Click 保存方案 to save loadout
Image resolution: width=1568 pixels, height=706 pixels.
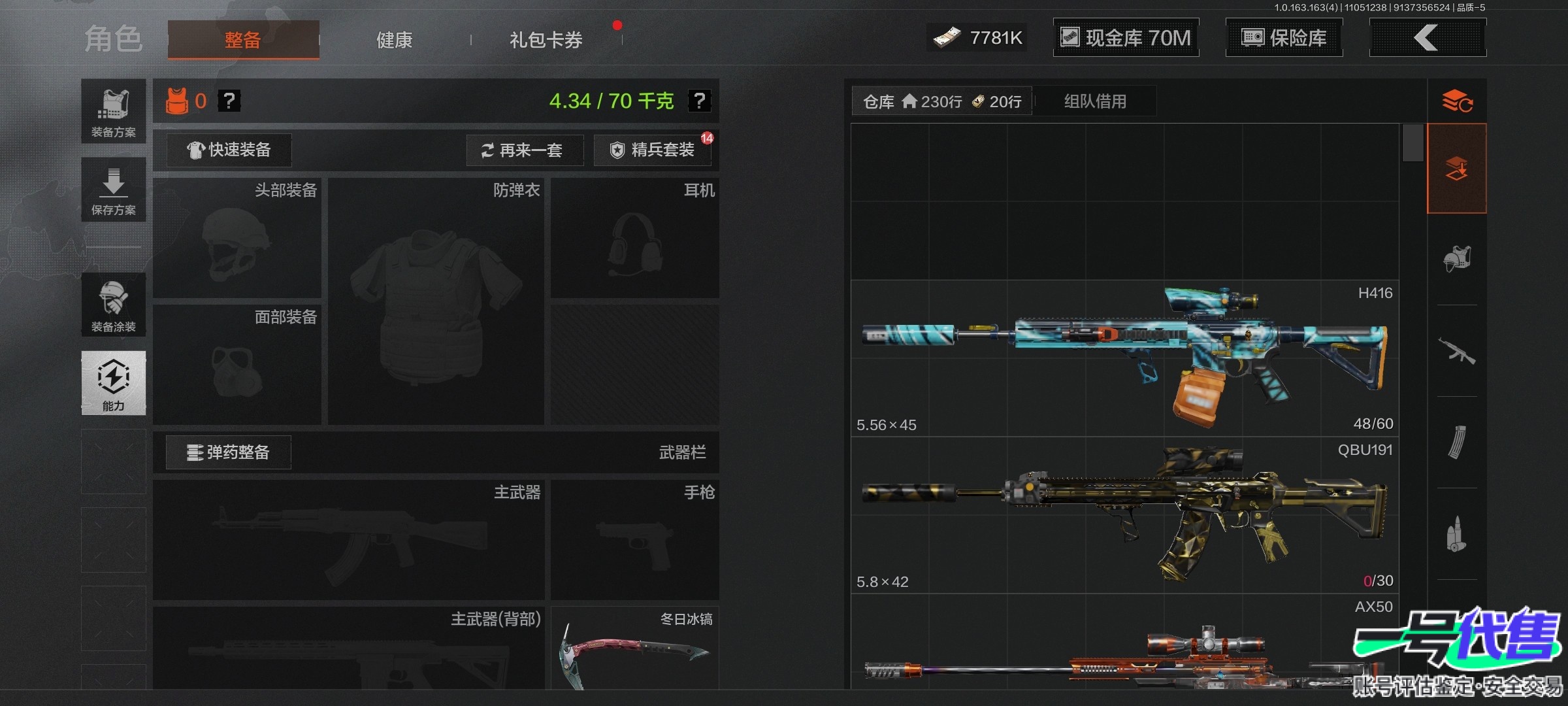(x=113, y=190)
